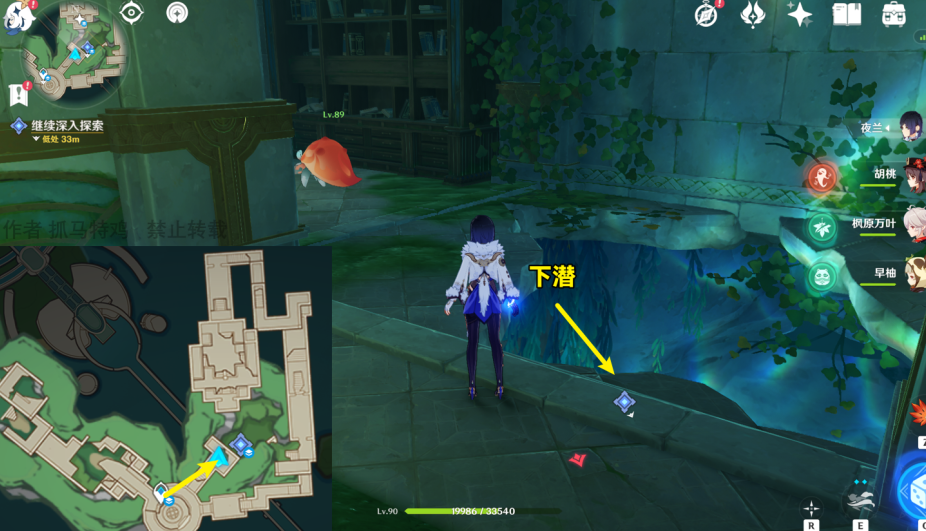This screenshot has height=531, width=926.
Task: Switch to party member 早柚
Action: tap(912, 273)
